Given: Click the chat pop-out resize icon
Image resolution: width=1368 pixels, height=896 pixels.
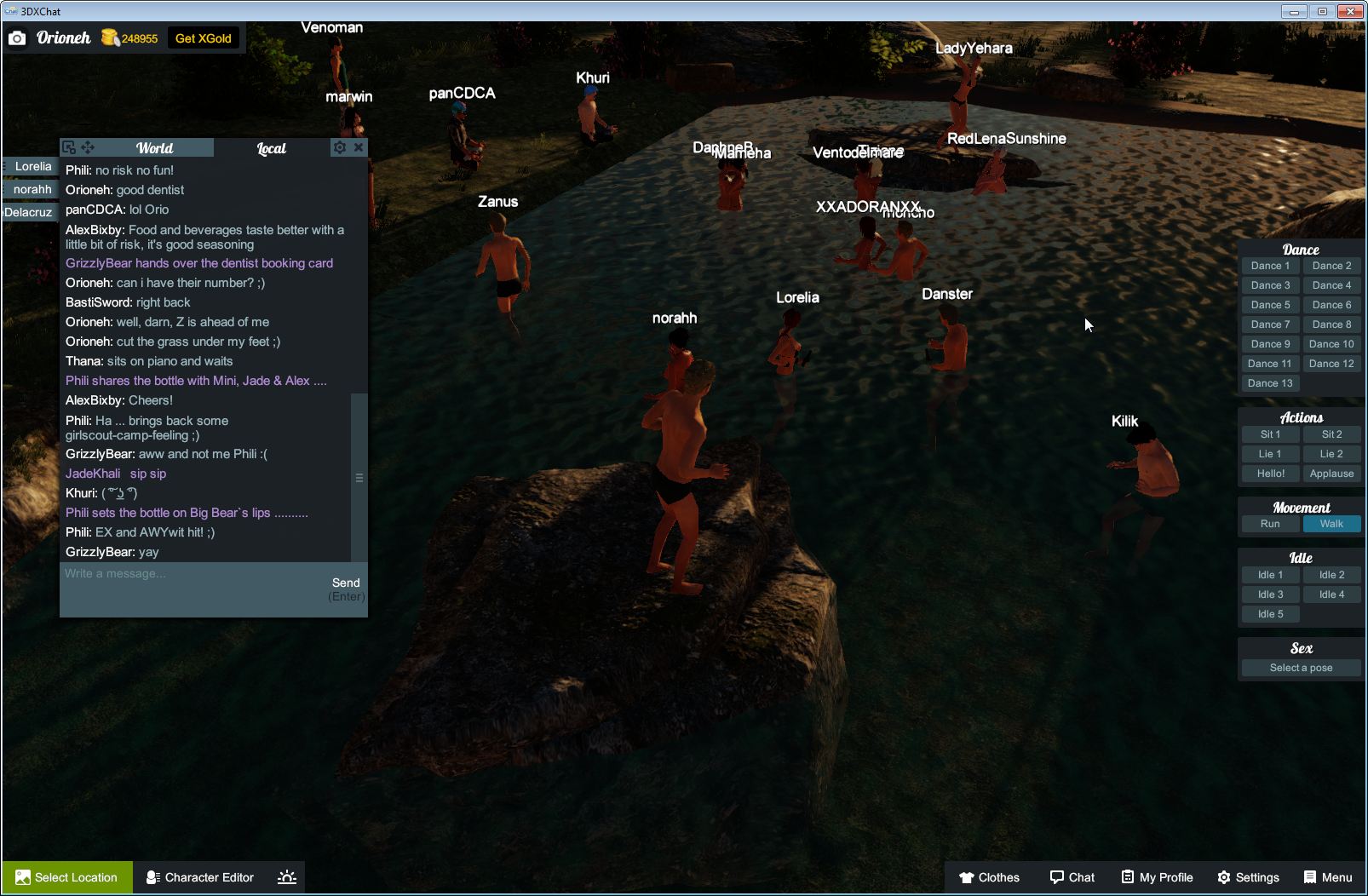Looking at the screenshot, I should (x=71, y=146).
